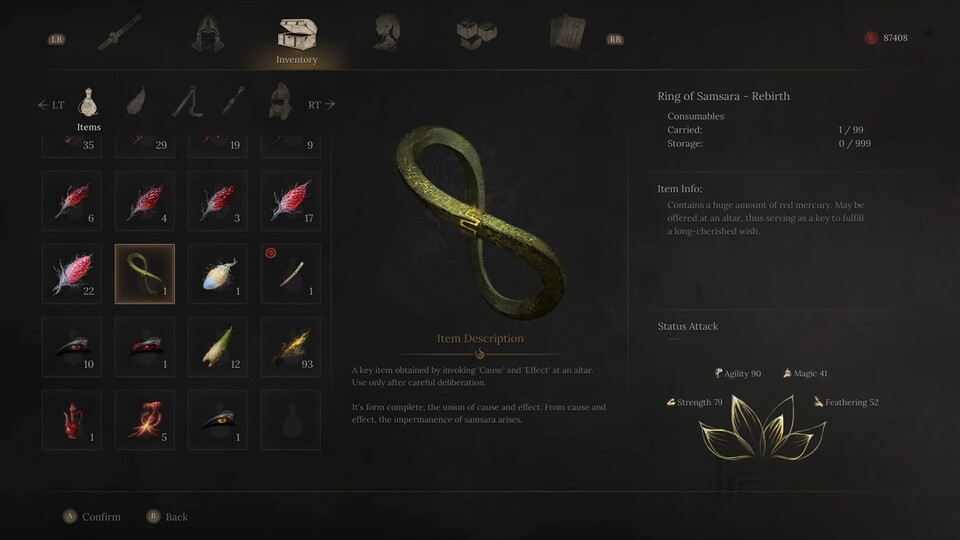The width and height of the screenshot is (960, 540).
Task: Choose the white-blue feather item slot
Action: (x=218, y=273)
